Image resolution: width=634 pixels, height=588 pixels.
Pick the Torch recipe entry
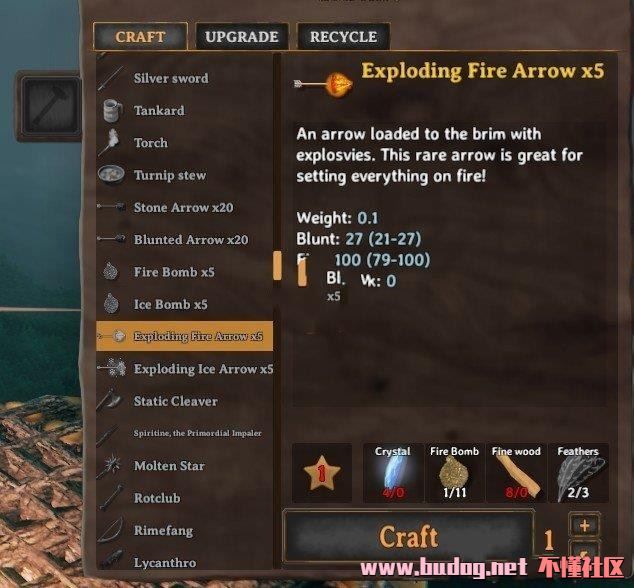click(151, 143)
